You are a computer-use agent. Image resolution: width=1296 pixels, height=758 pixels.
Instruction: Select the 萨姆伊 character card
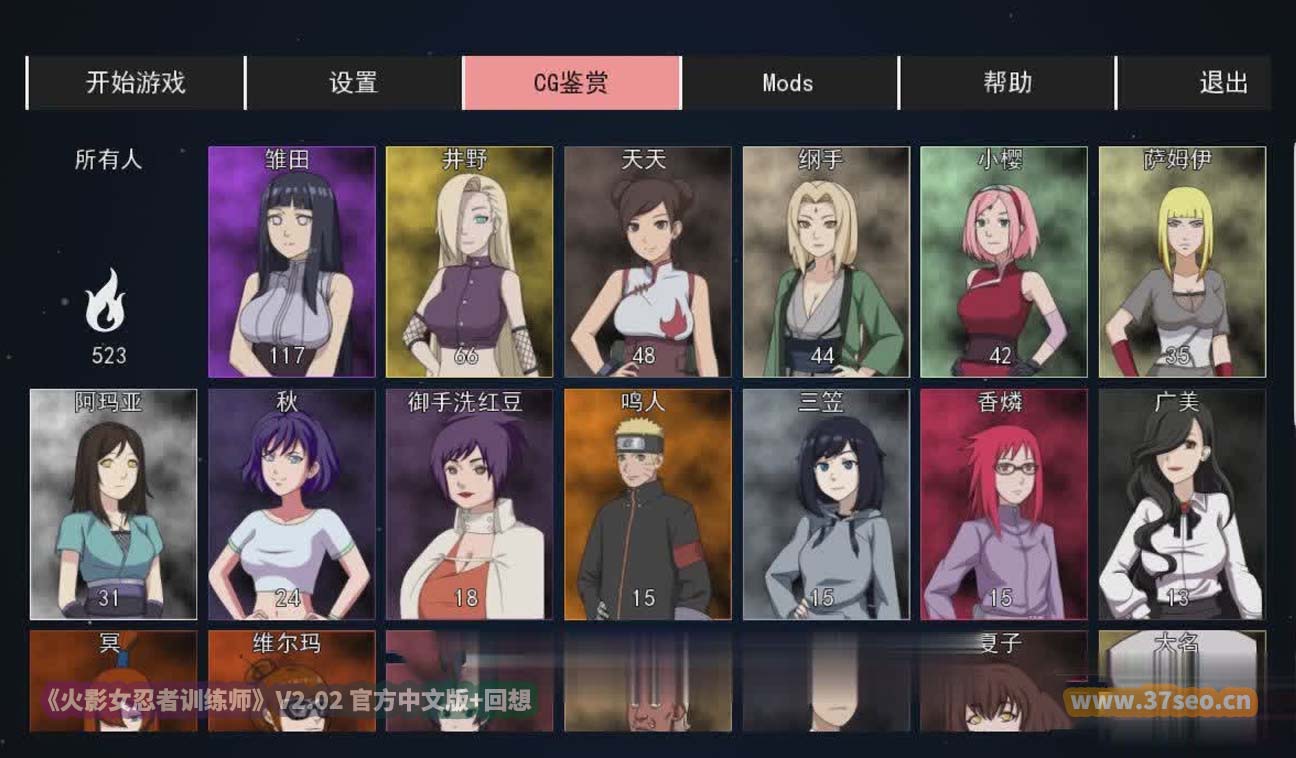[x=1182, y=262]
